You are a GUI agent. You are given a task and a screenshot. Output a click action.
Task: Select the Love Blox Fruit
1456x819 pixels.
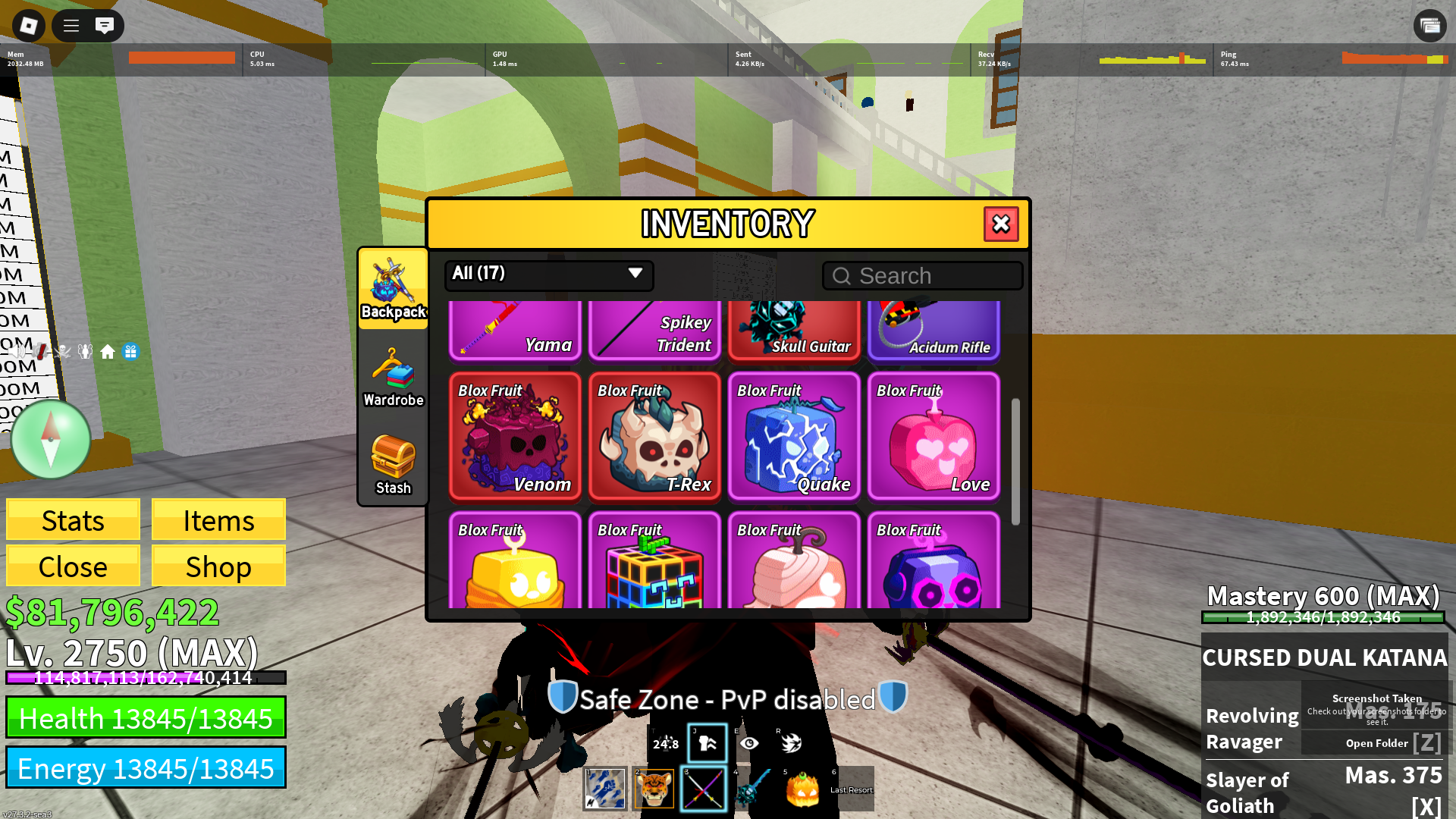[934, 437]
